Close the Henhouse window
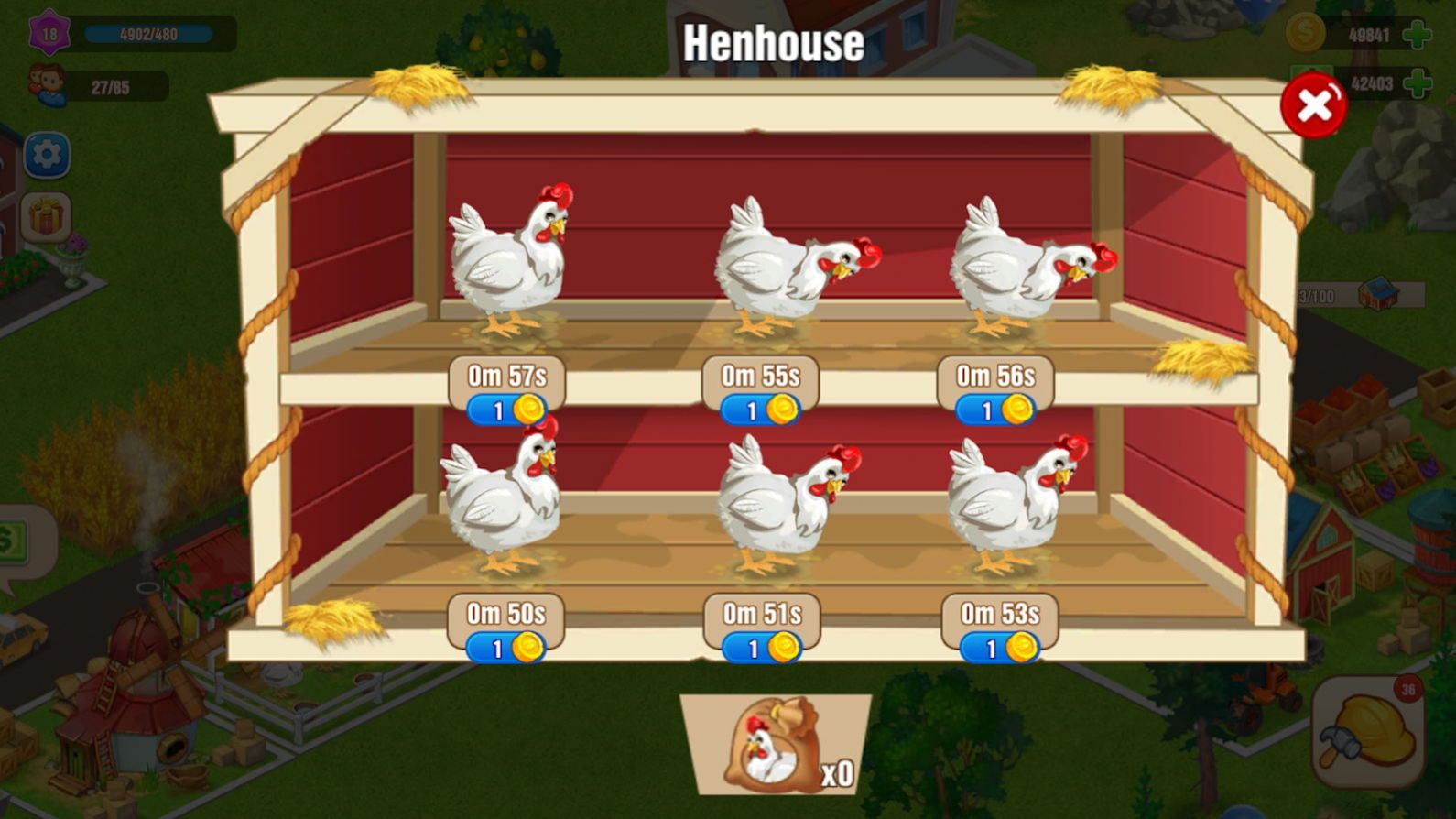 (1313, 106)
